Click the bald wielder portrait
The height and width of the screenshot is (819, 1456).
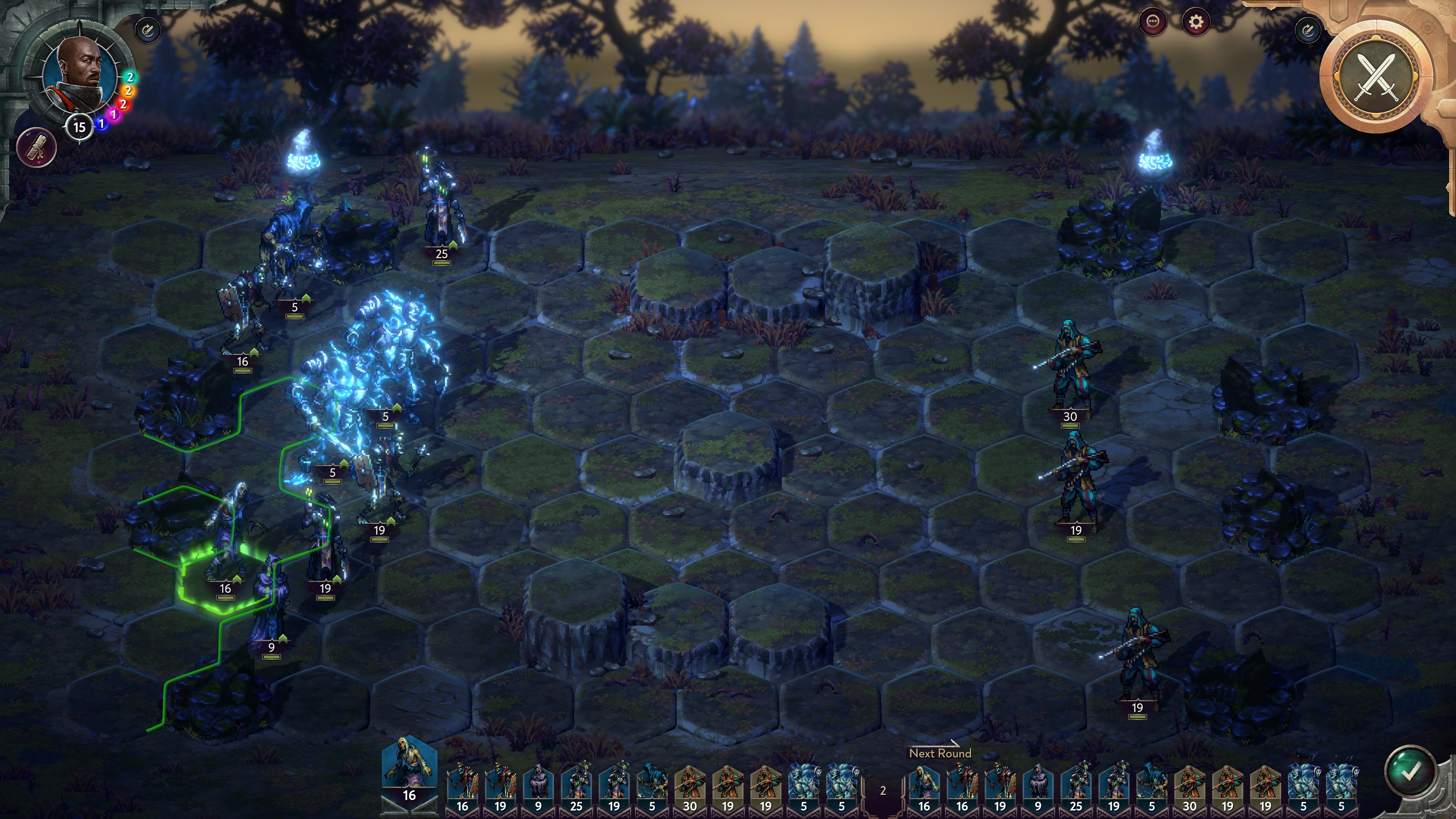click(x=79, y=71)
